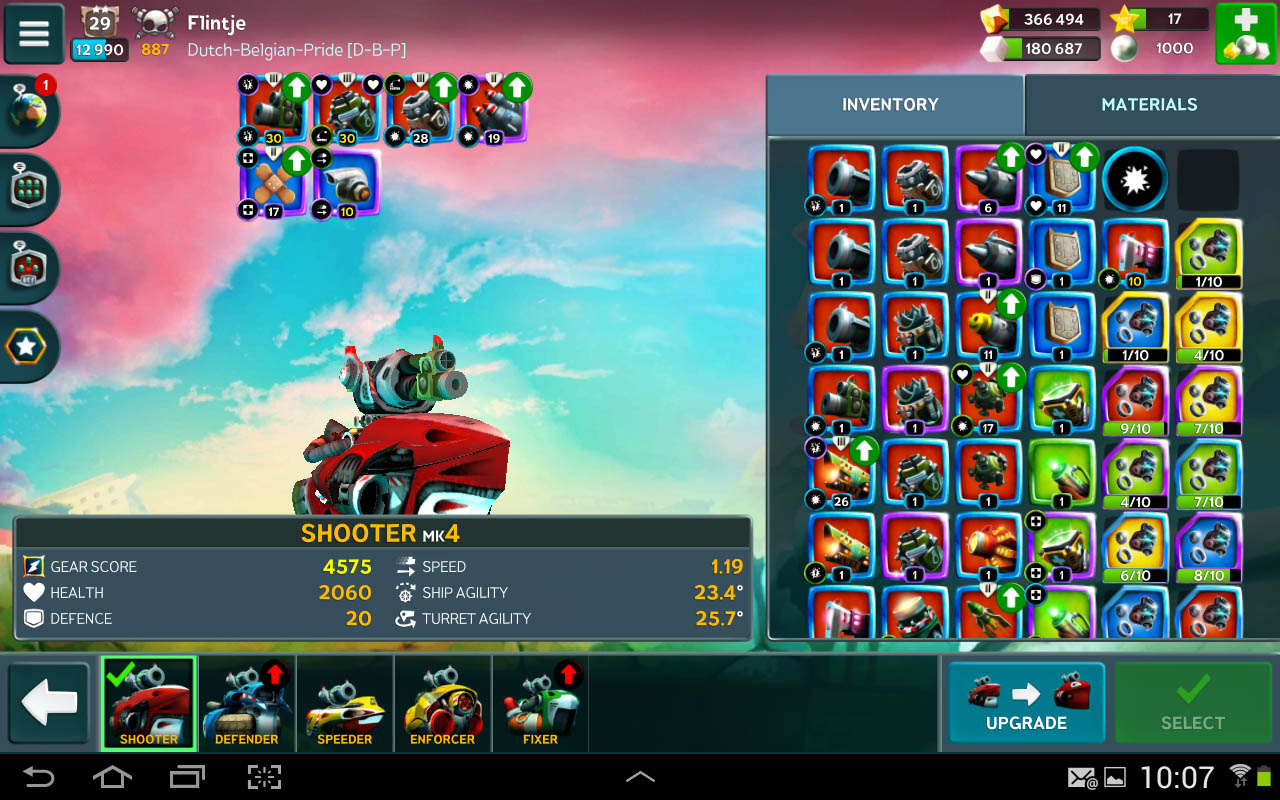Select the equipped bandage item level 17
Viewport: 1280px width, 800px height.
coord(274,183)
